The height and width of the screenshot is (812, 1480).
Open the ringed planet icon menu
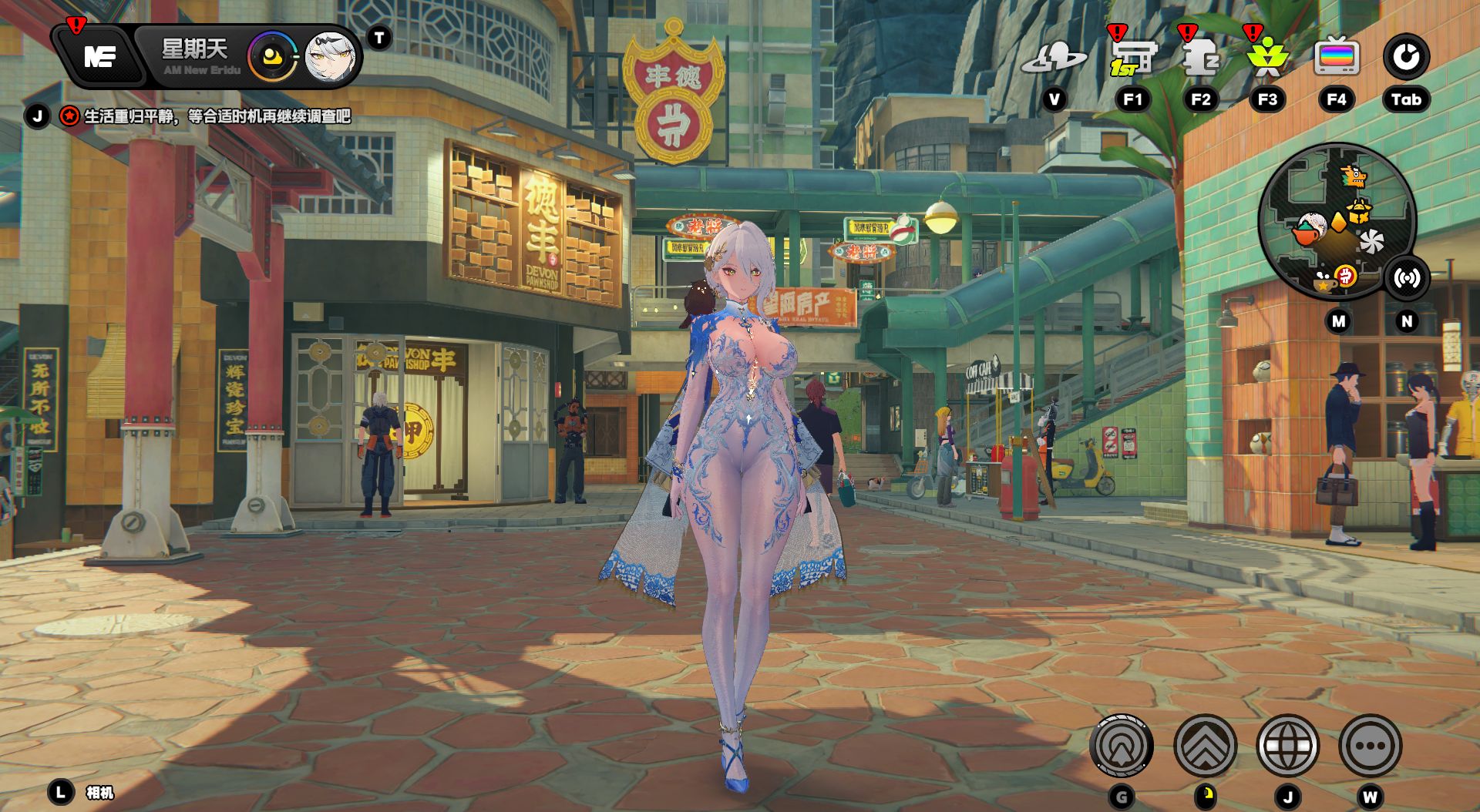click(1054, 58)
